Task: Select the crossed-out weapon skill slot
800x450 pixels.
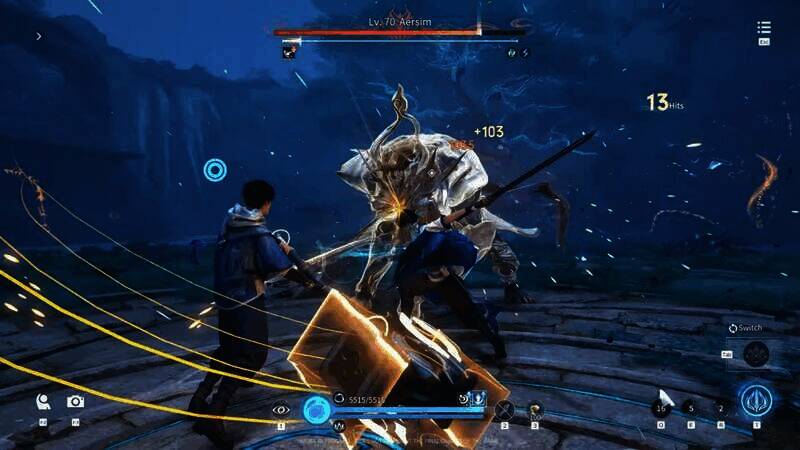Action: click(505, 408)
